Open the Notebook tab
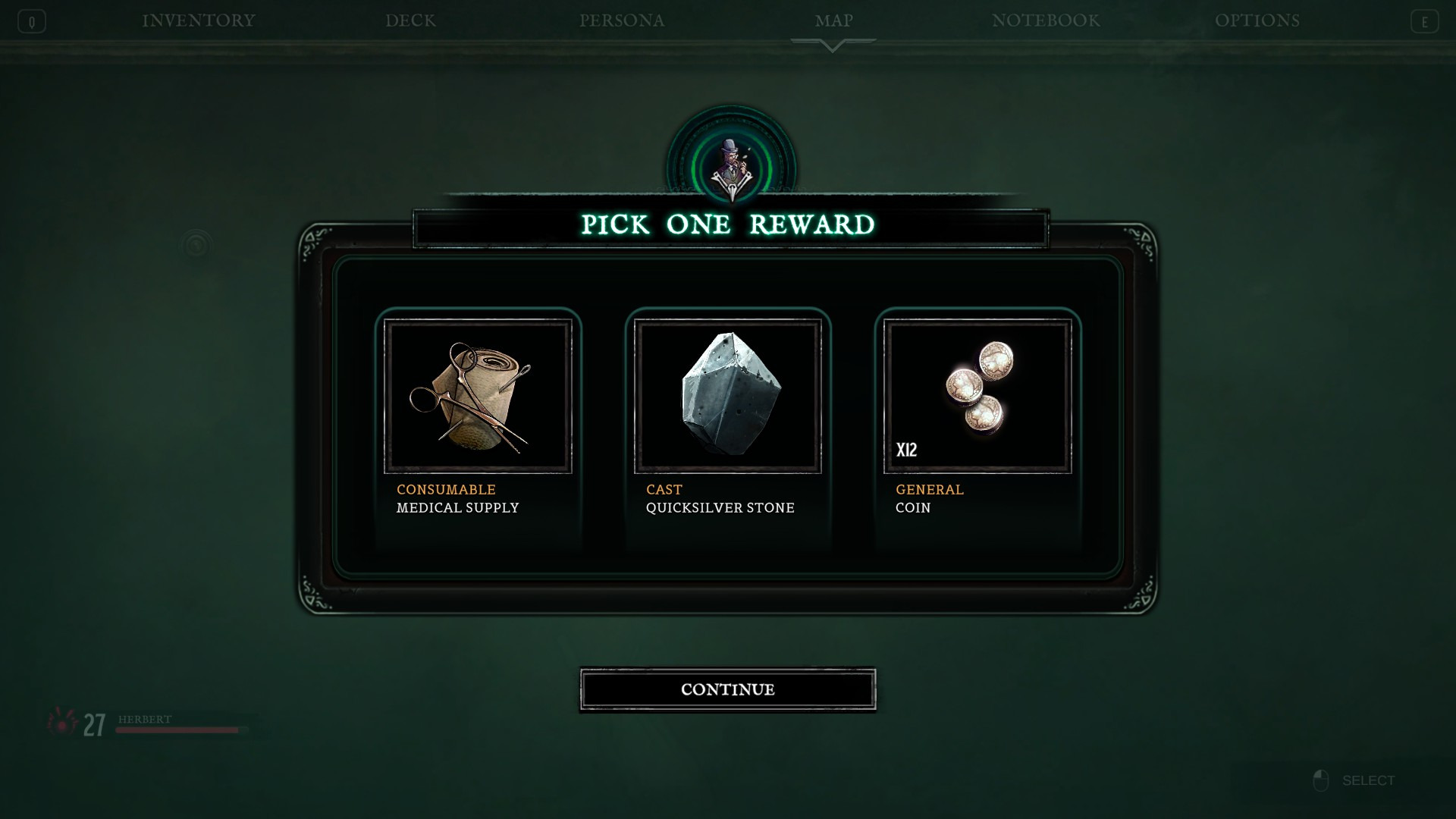1456x819 pixels. click(1046, 20)
